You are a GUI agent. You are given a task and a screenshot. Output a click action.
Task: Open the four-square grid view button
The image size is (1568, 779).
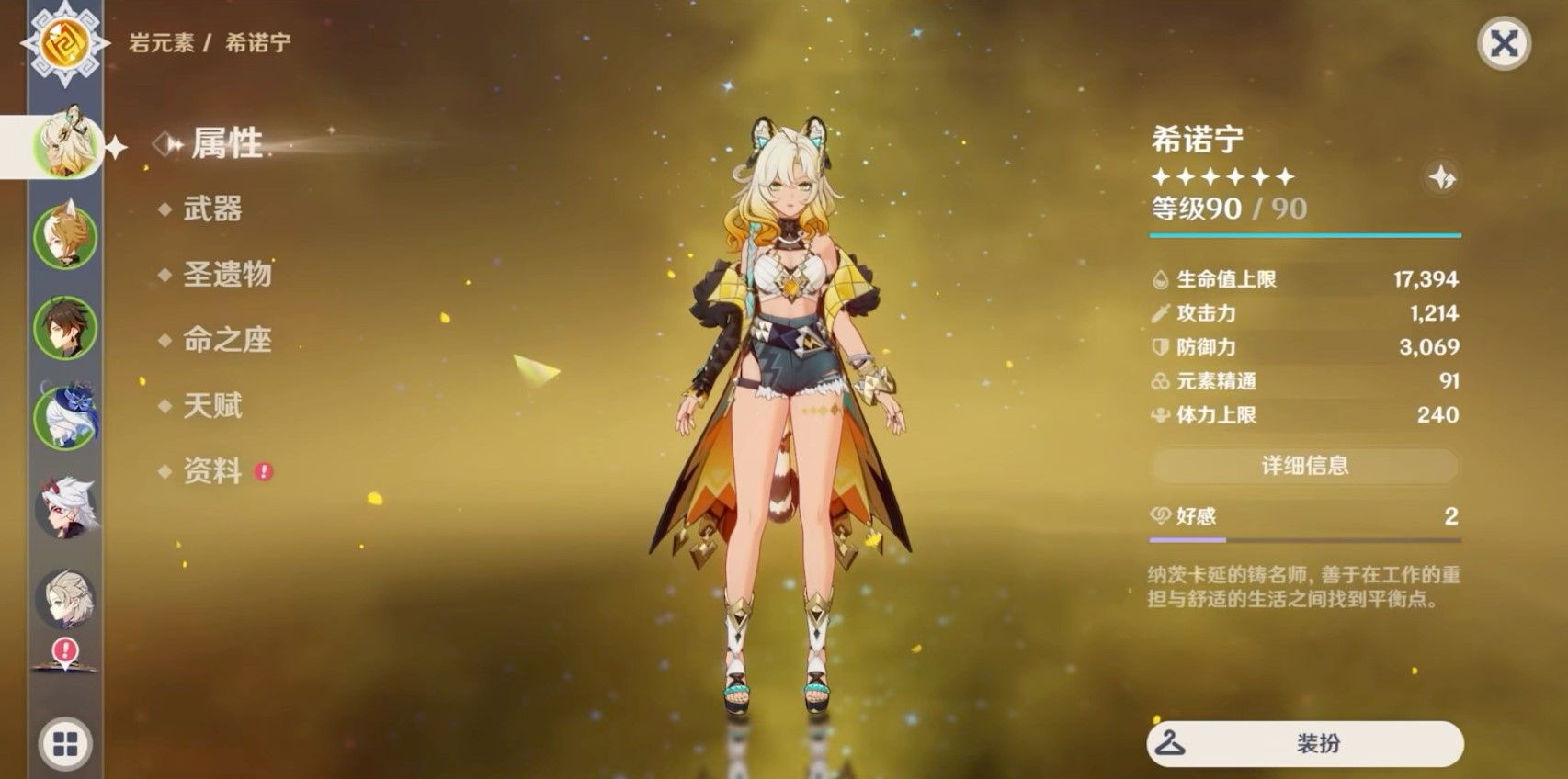point(65,744)
